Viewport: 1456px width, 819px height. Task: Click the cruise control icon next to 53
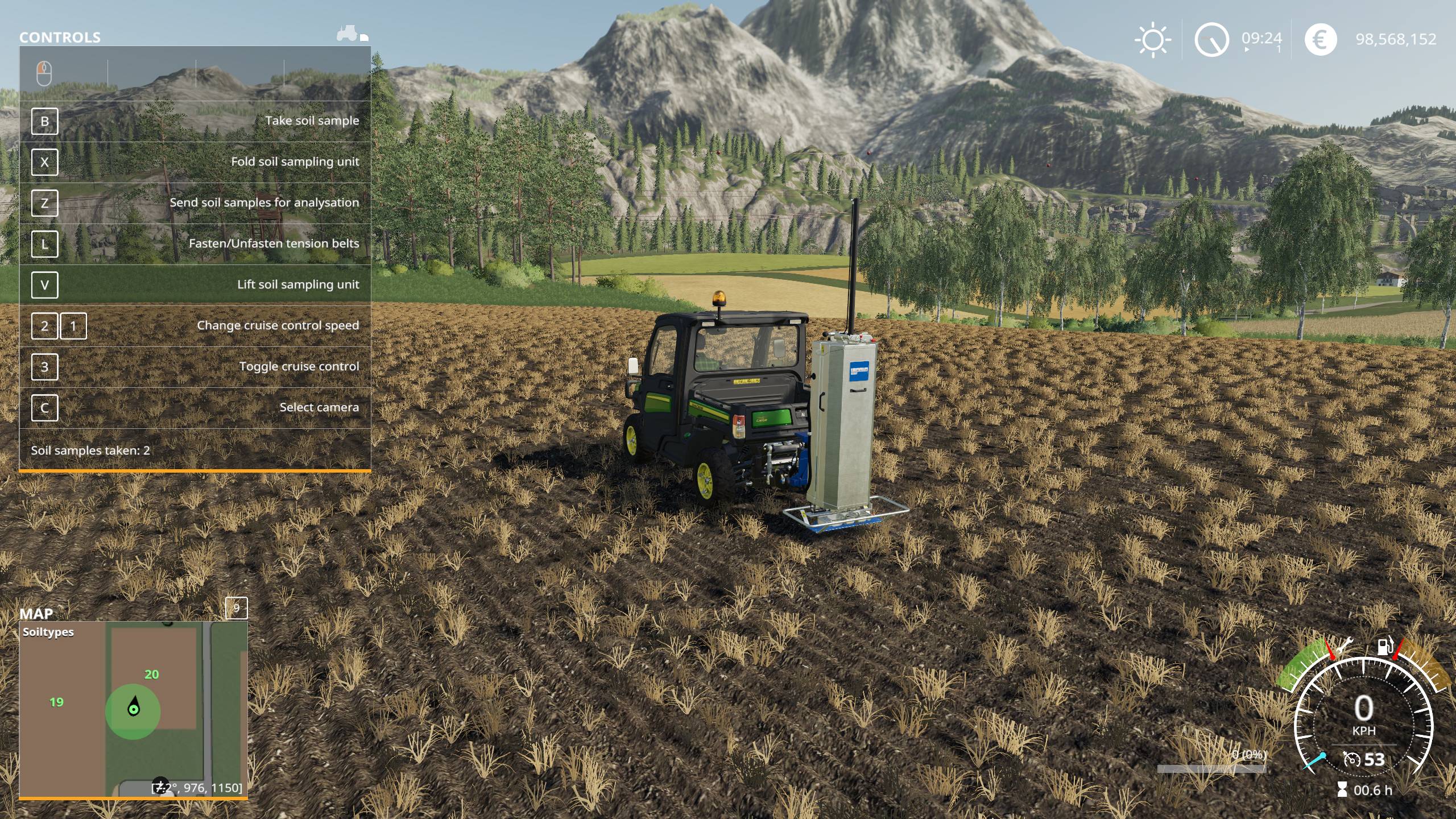1351,759
